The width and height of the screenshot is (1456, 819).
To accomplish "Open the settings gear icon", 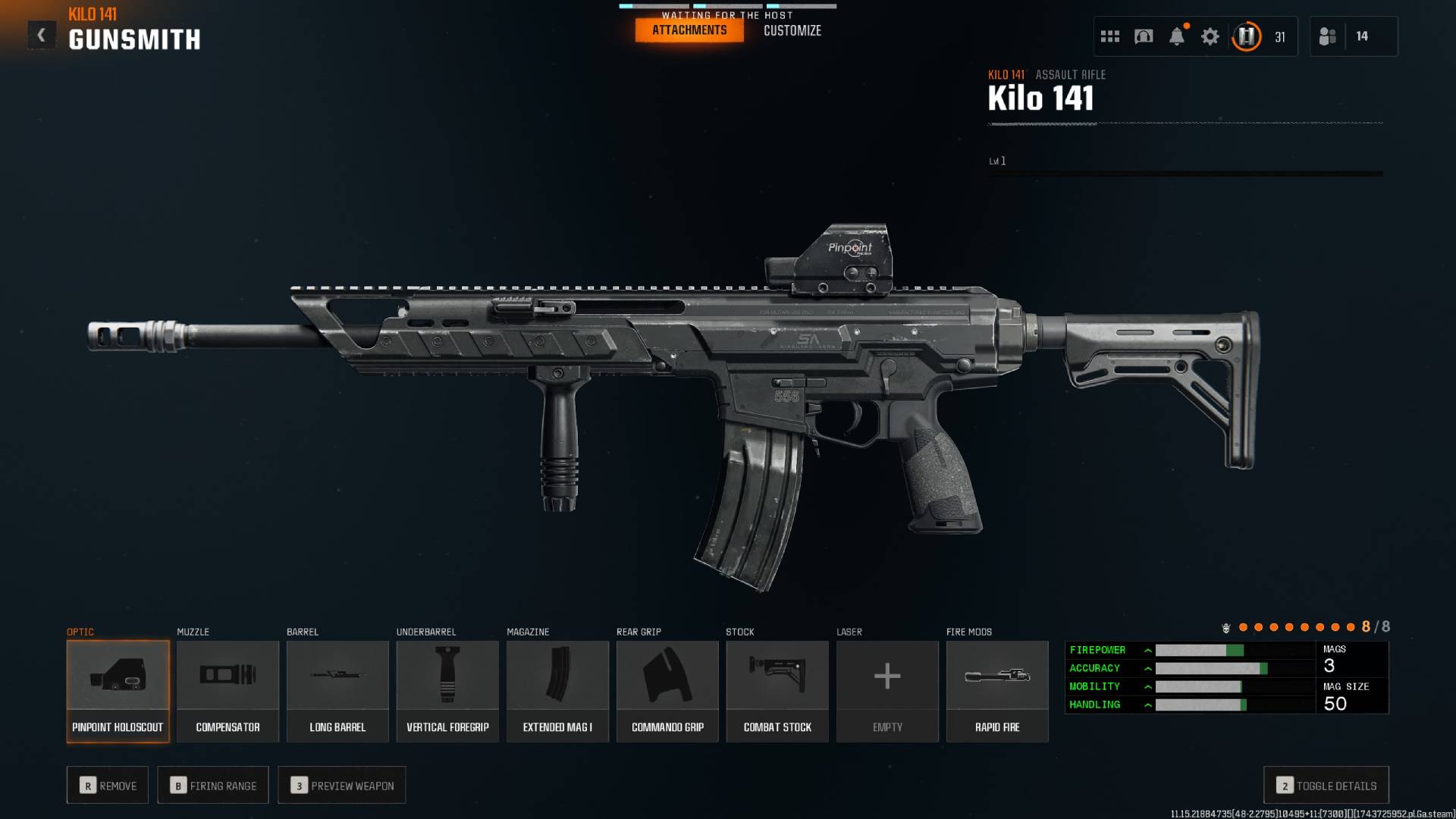I will [1210, 36].
